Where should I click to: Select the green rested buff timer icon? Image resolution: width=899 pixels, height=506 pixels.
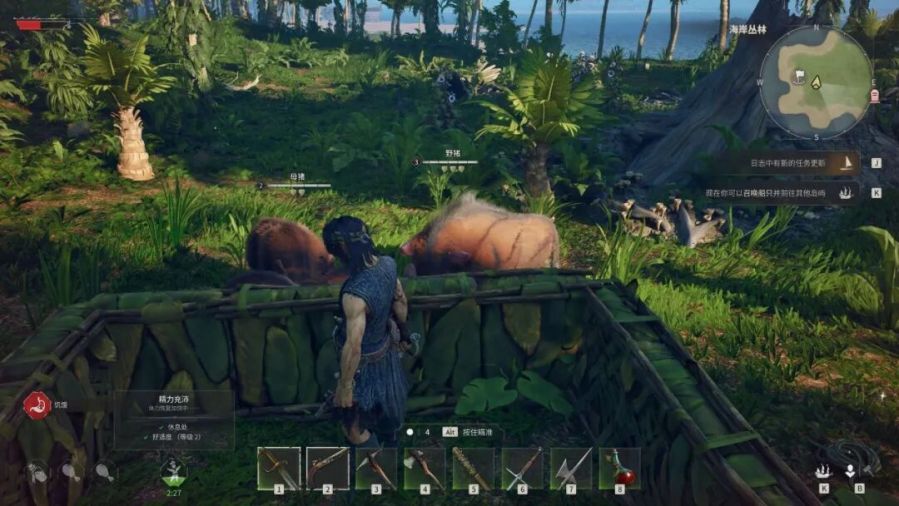click(174, 472)
